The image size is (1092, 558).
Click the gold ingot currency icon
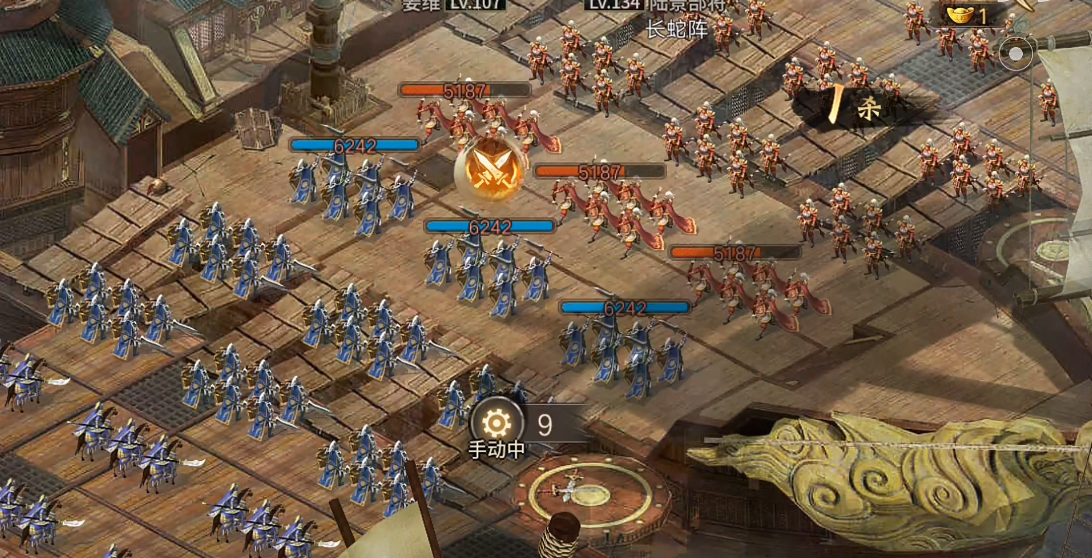(959, 15)
